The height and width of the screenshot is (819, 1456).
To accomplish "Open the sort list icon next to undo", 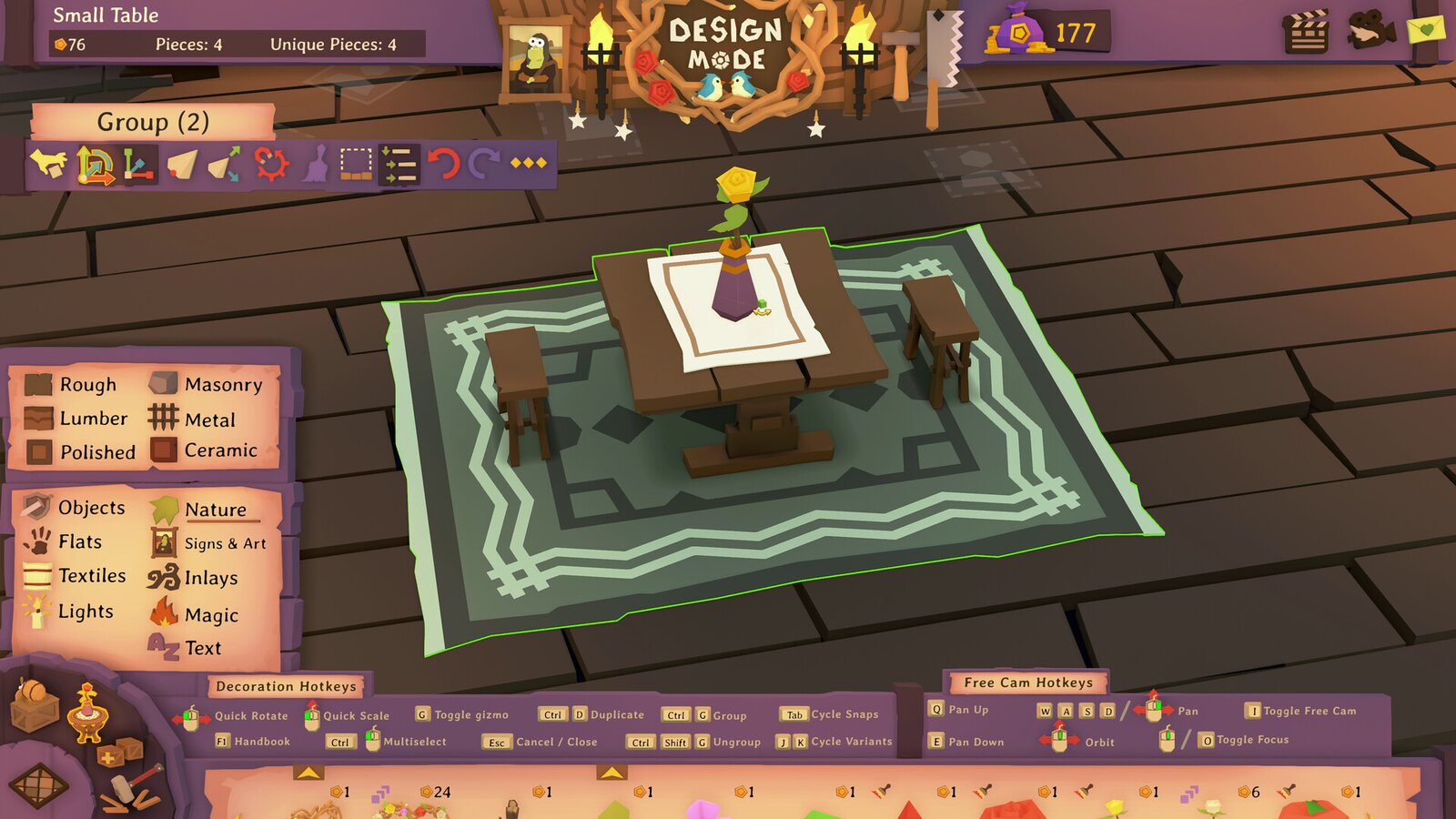I will coord(397,164).
